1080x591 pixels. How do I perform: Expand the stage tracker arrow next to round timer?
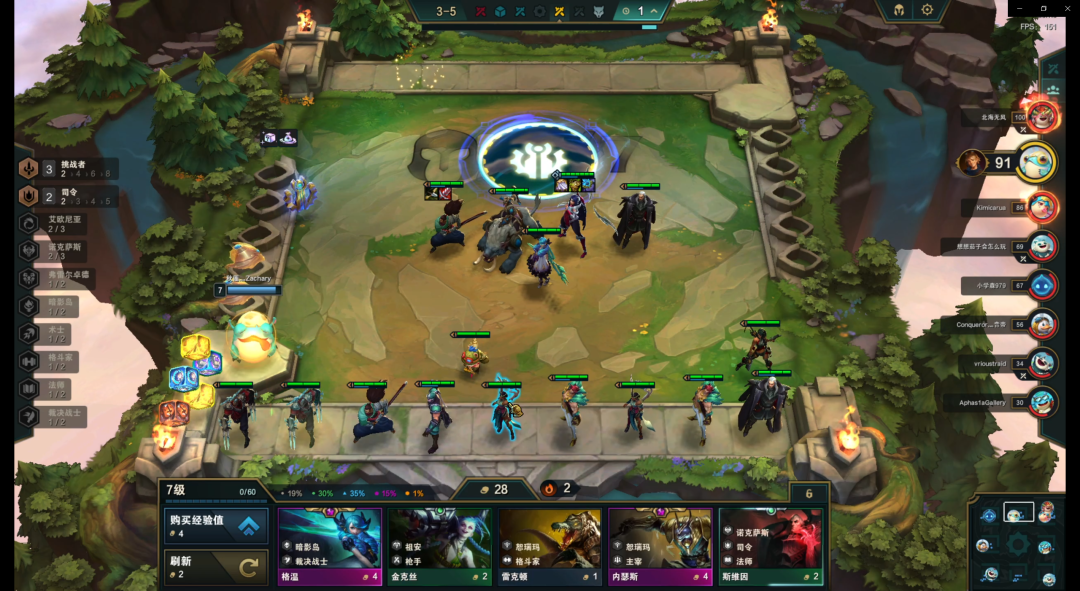coord(654,12)
